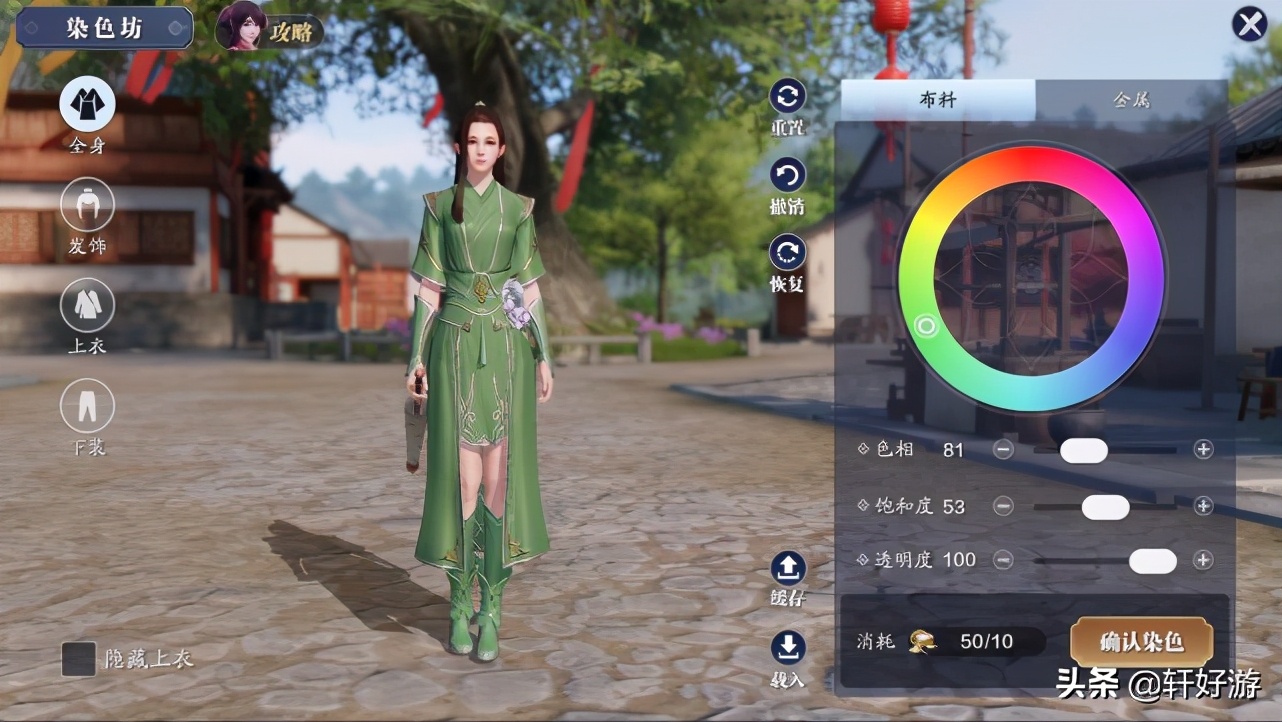Switch to the 金属 metal tab
Viewport: 1282px width, 722px height.
pyautogui.click(x=1131, y=100)
